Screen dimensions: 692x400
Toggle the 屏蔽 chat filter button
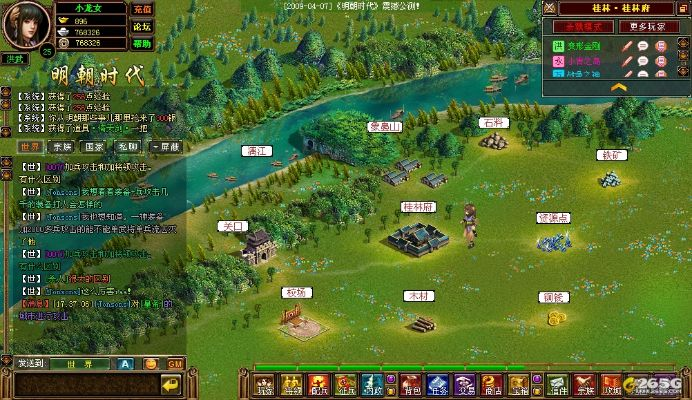(165, 147)
